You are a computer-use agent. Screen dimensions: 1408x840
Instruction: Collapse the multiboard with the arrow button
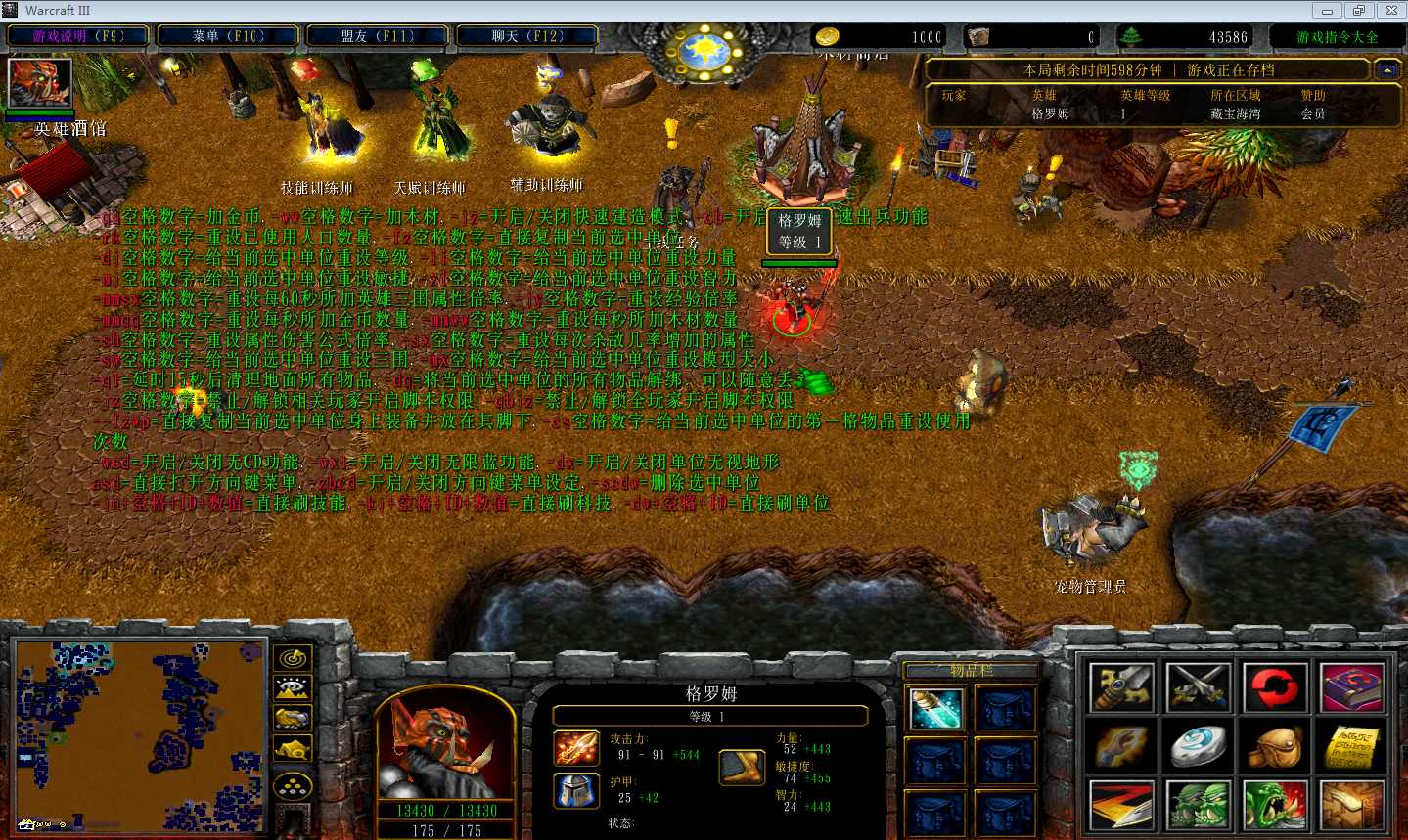point(1385,70)
